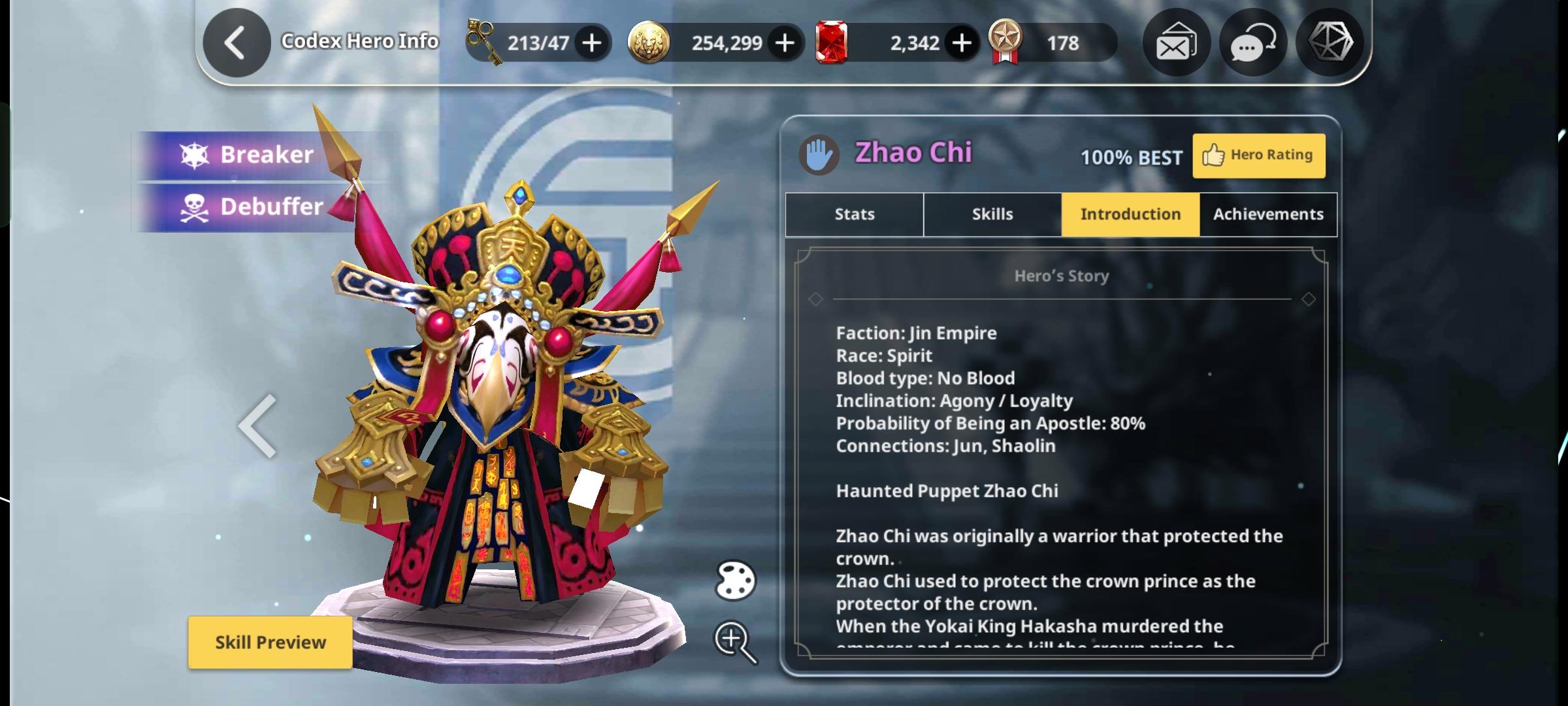This screenshot has height=706, width=1568.
Task: Open the Skill Preview
Action: 270,642
